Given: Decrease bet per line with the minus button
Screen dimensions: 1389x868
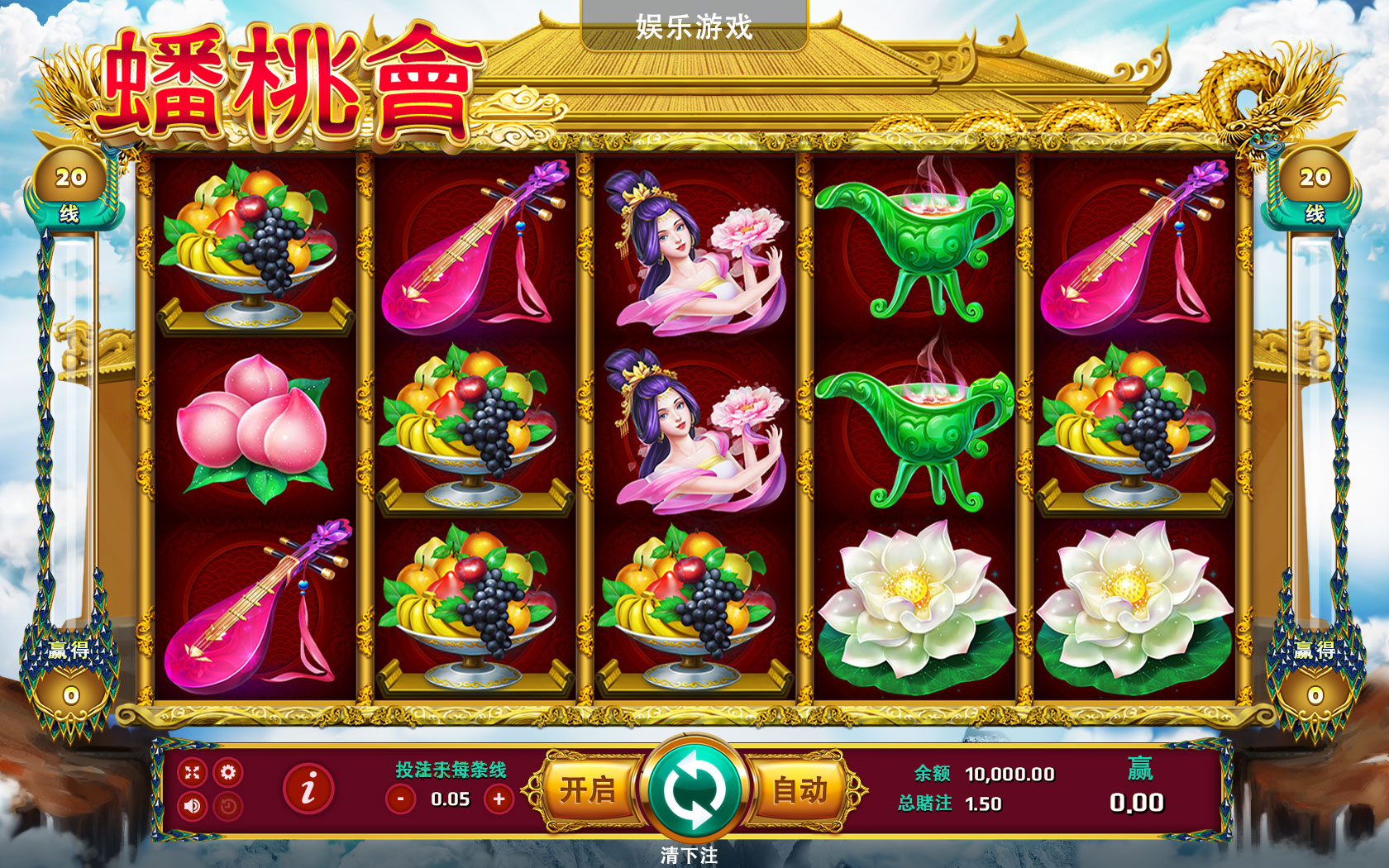Looking at the screenshot, I should (401, 799).
